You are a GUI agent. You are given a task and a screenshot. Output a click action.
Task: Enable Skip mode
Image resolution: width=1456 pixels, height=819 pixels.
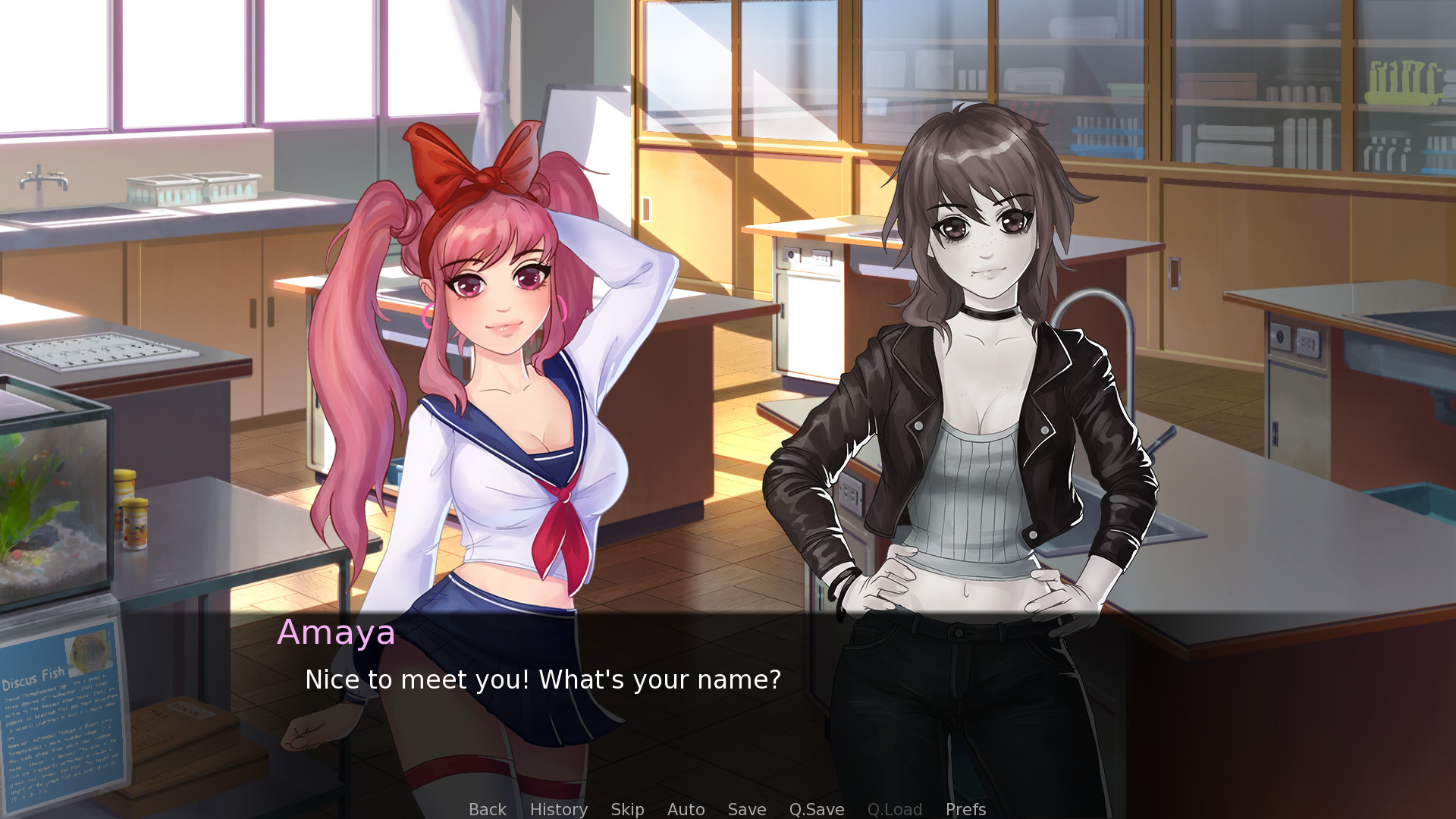(x=627, y=809)
